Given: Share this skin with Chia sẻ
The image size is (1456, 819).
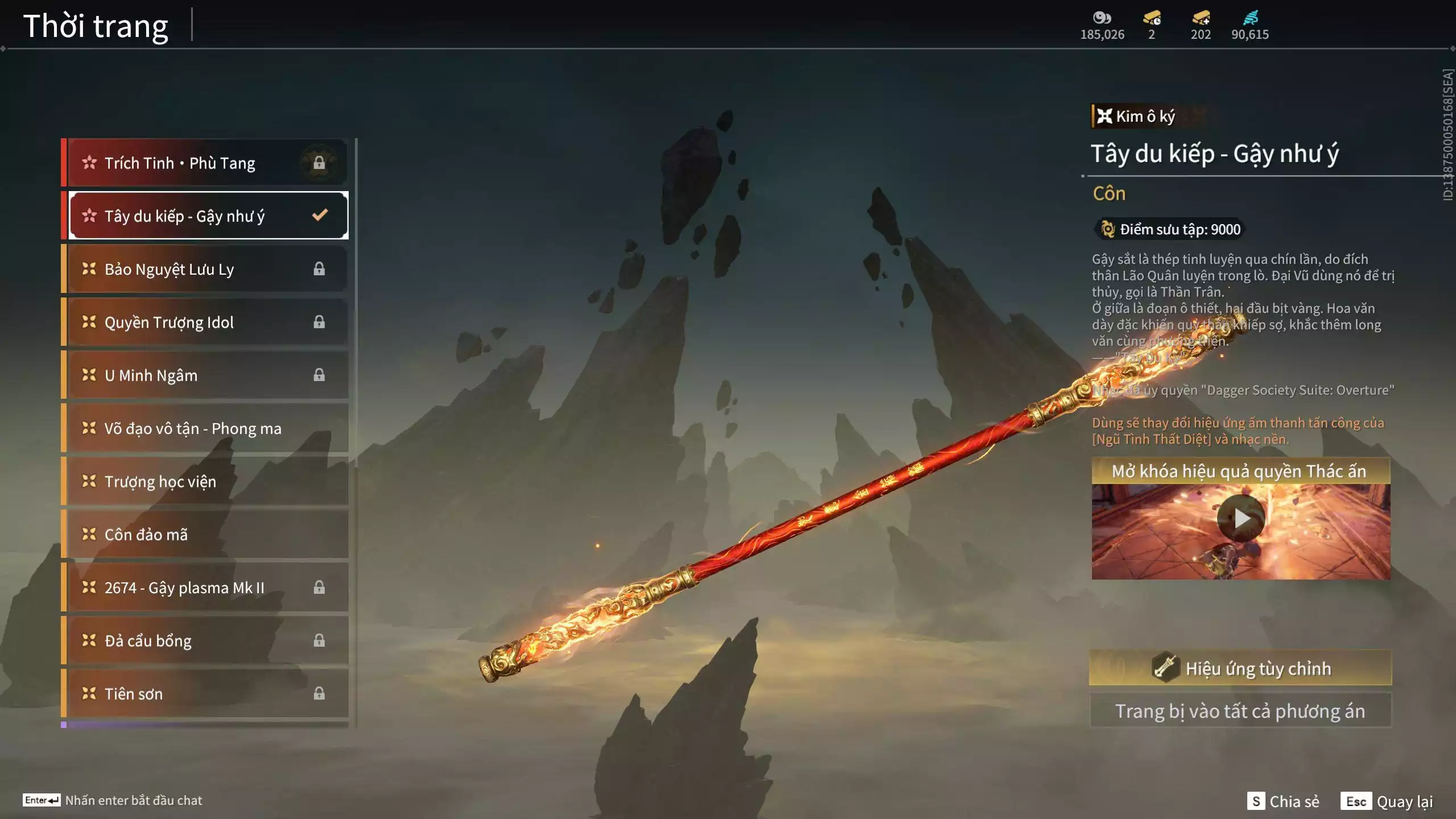Looking at the screenshot, I should tap(1283, 801).
